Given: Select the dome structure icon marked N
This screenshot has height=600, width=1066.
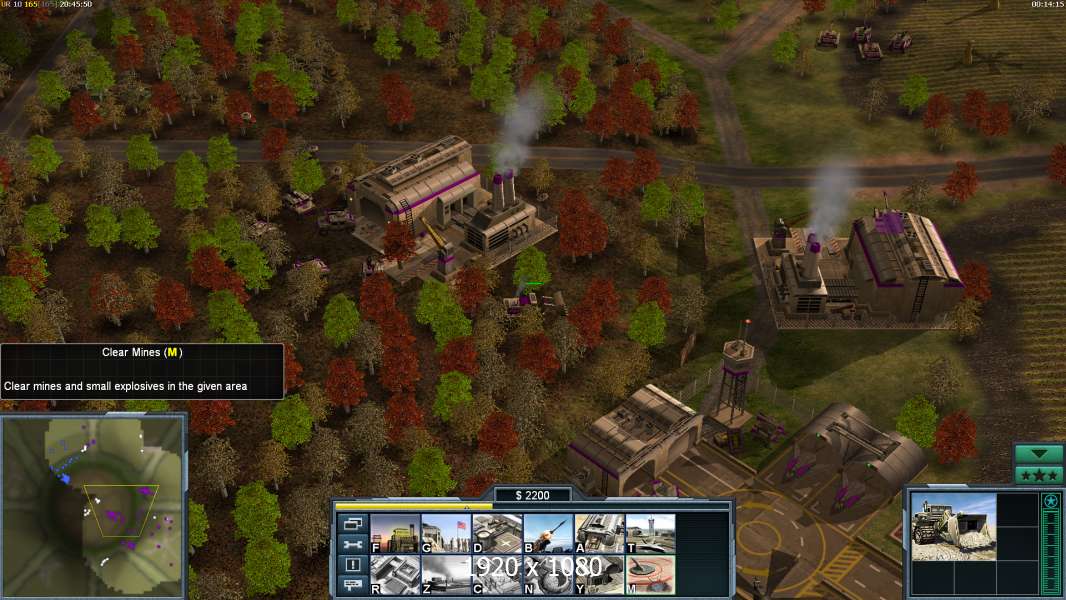Looking at the screenshot, I should (x=548, y=573).
